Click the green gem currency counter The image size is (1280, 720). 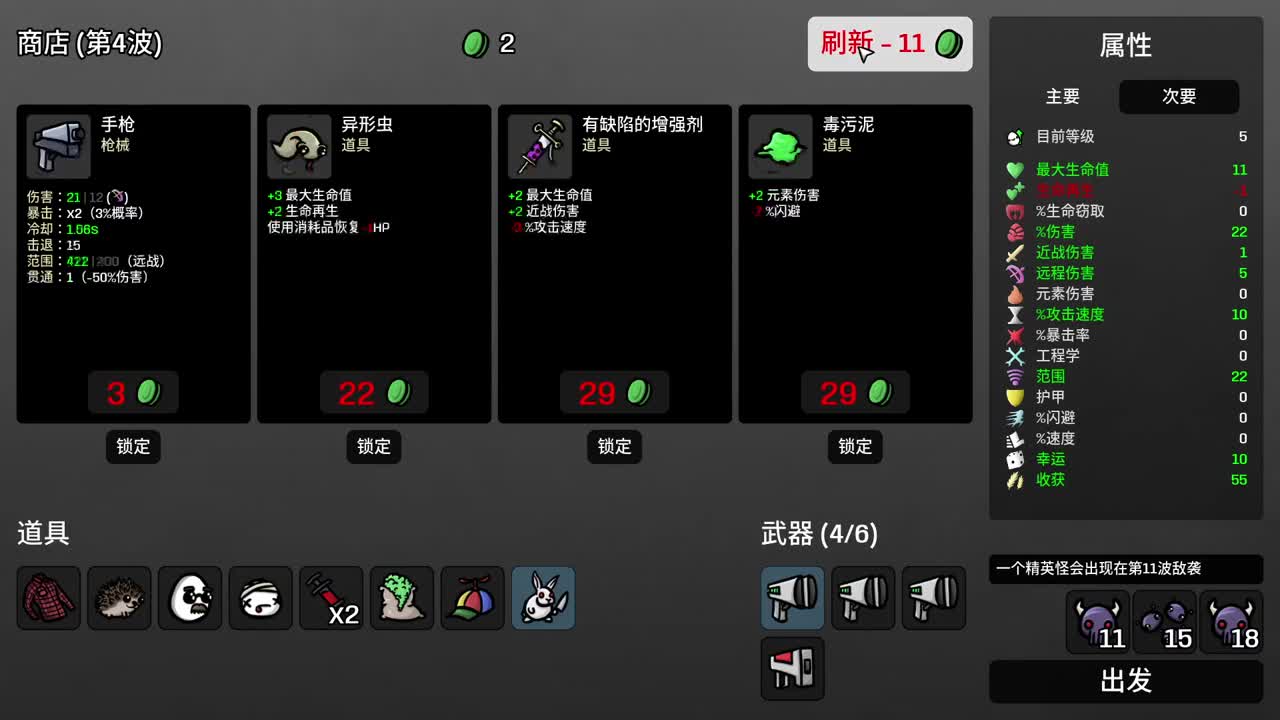click(488, 44)
